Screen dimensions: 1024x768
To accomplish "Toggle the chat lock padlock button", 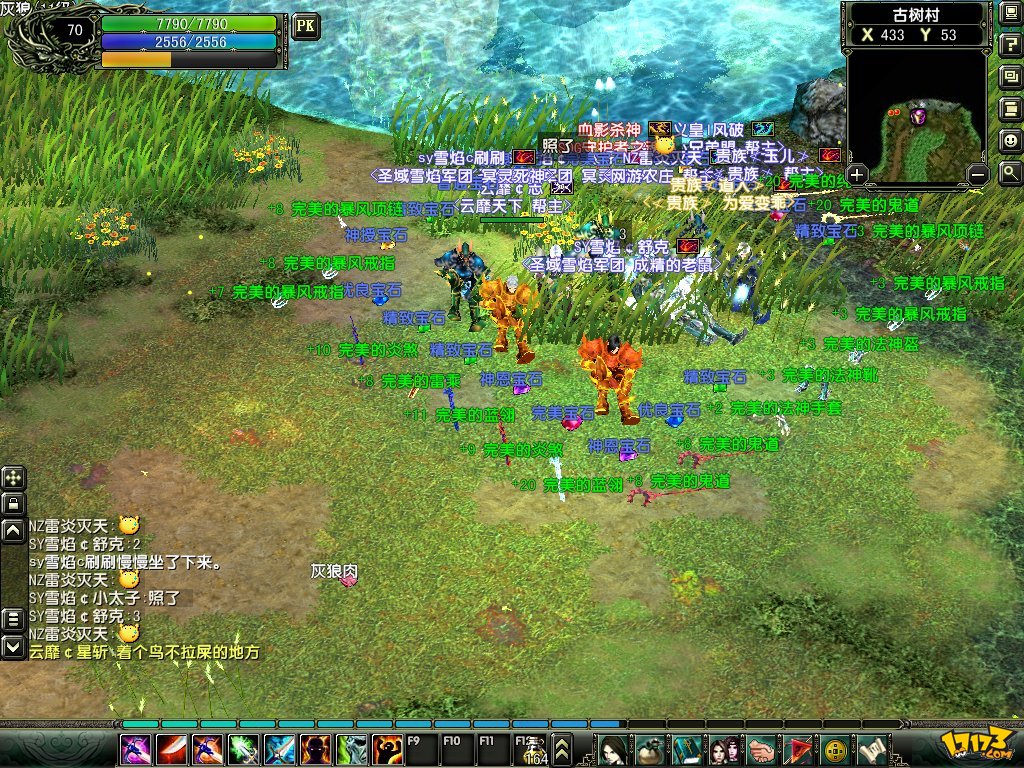I will pos(13,503).
